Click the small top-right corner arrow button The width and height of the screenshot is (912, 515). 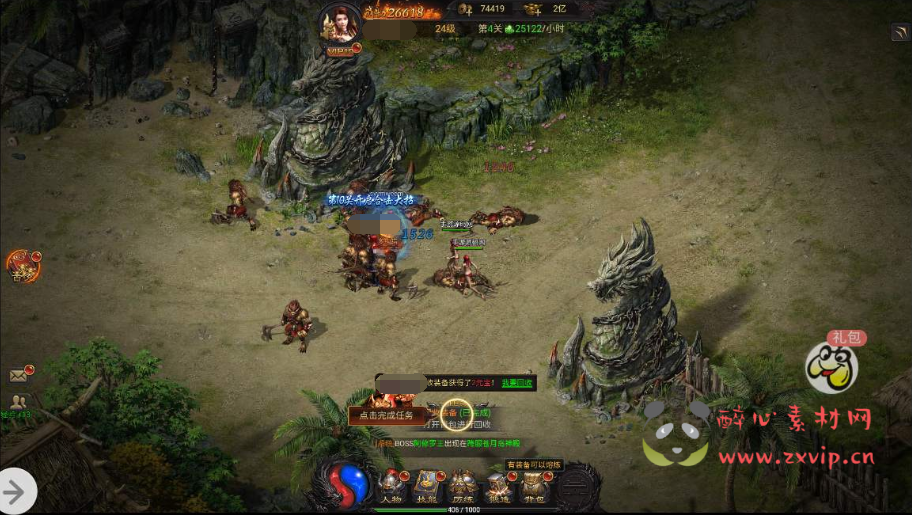click(899, 33)
